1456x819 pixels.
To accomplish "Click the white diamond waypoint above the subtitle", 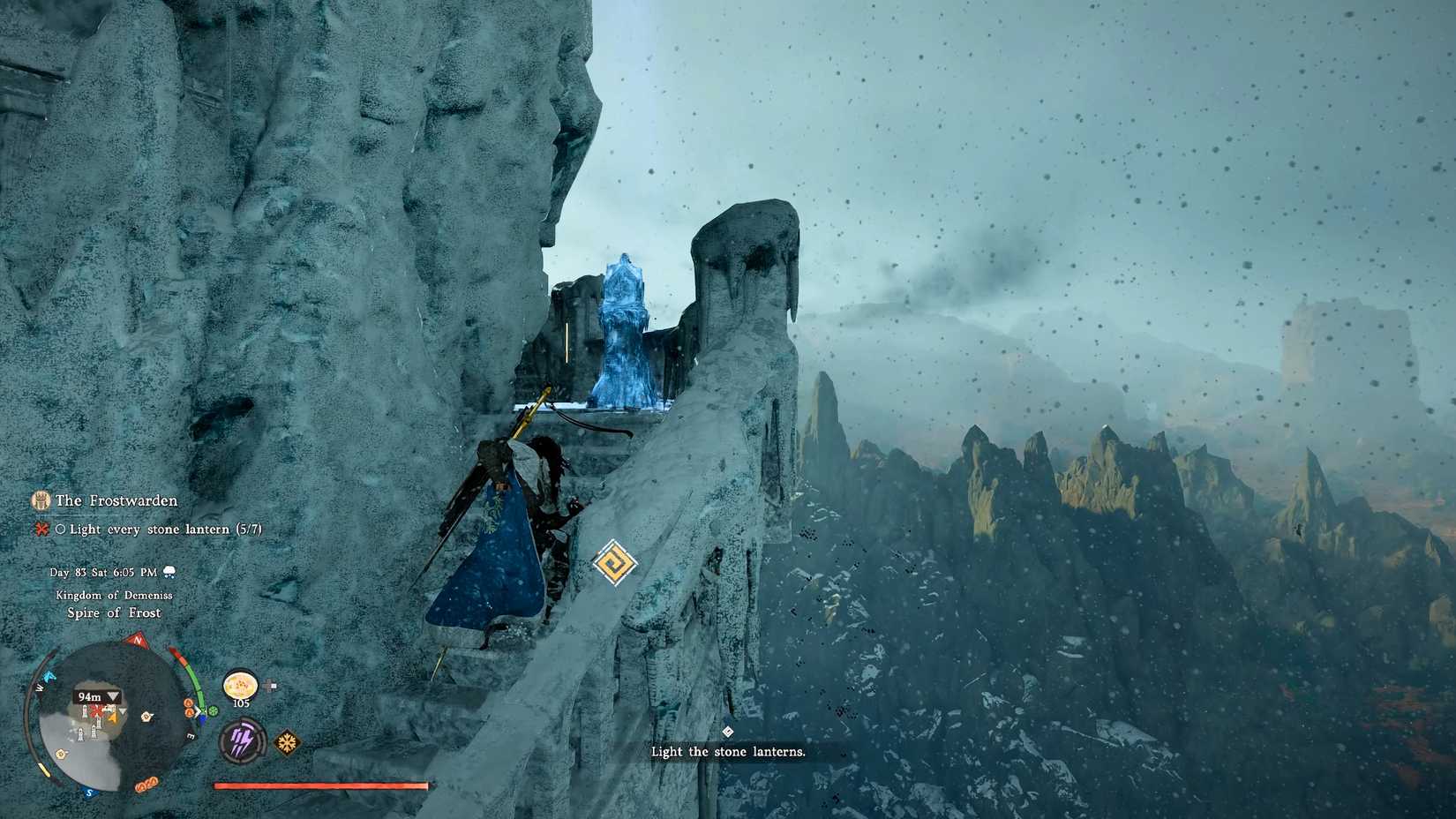I will coord(728,731).
